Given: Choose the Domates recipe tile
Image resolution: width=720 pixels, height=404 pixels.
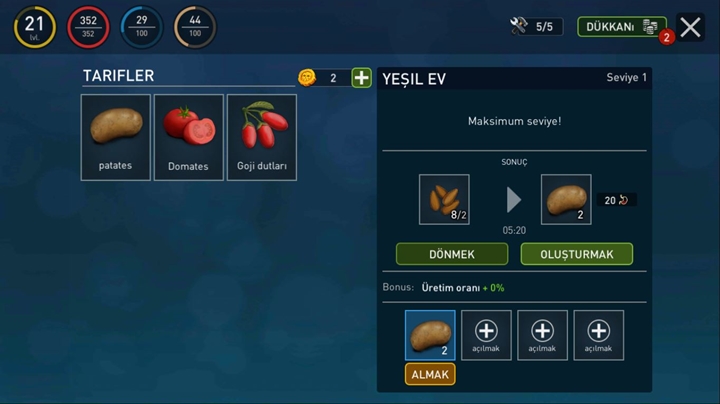Looking at the screenshot, I should pyautogui.click(x=188, y=137).
